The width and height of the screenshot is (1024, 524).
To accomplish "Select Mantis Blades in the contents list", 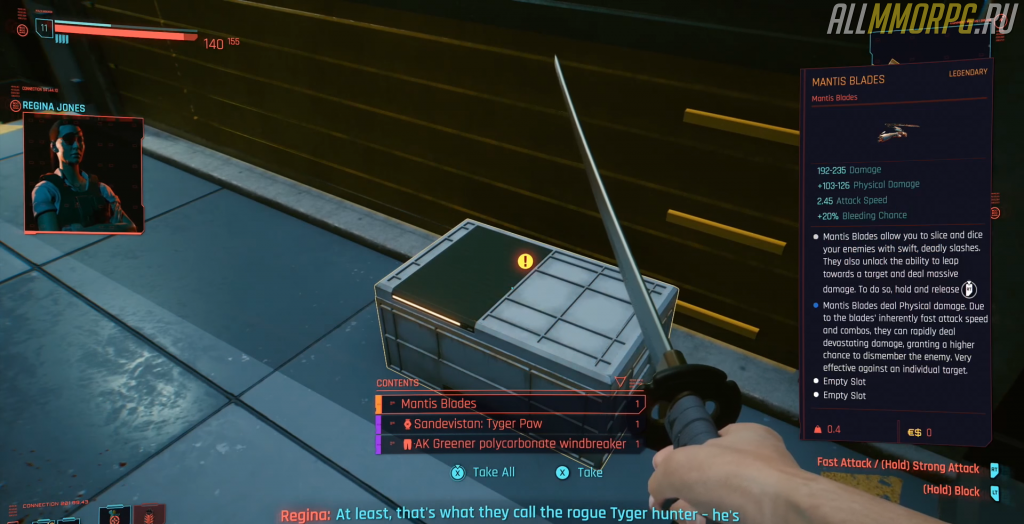I will click(x=509, y=404).
